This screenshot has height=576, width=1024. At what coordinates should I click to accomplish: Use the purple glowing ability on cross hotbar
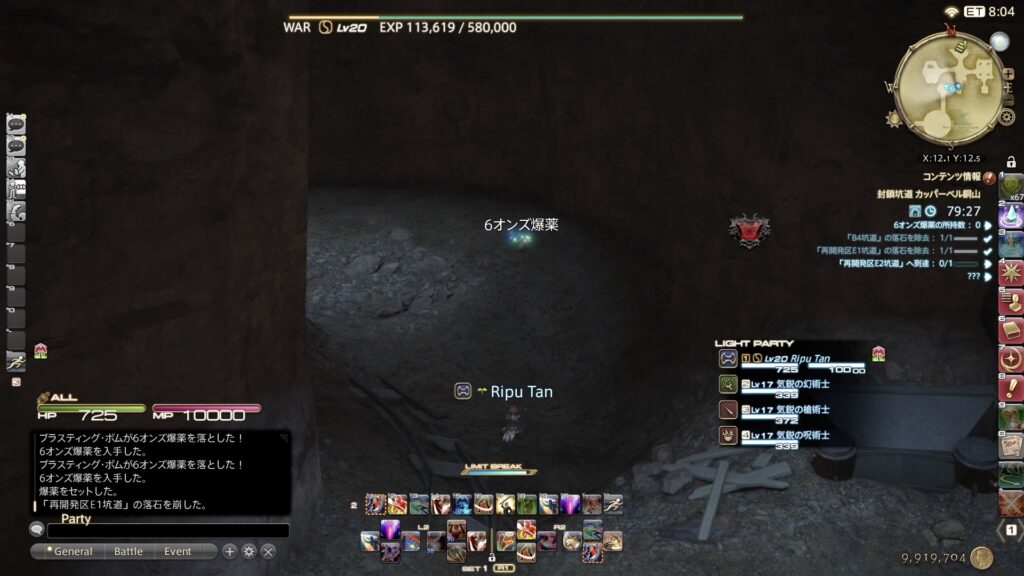point(390,530)
